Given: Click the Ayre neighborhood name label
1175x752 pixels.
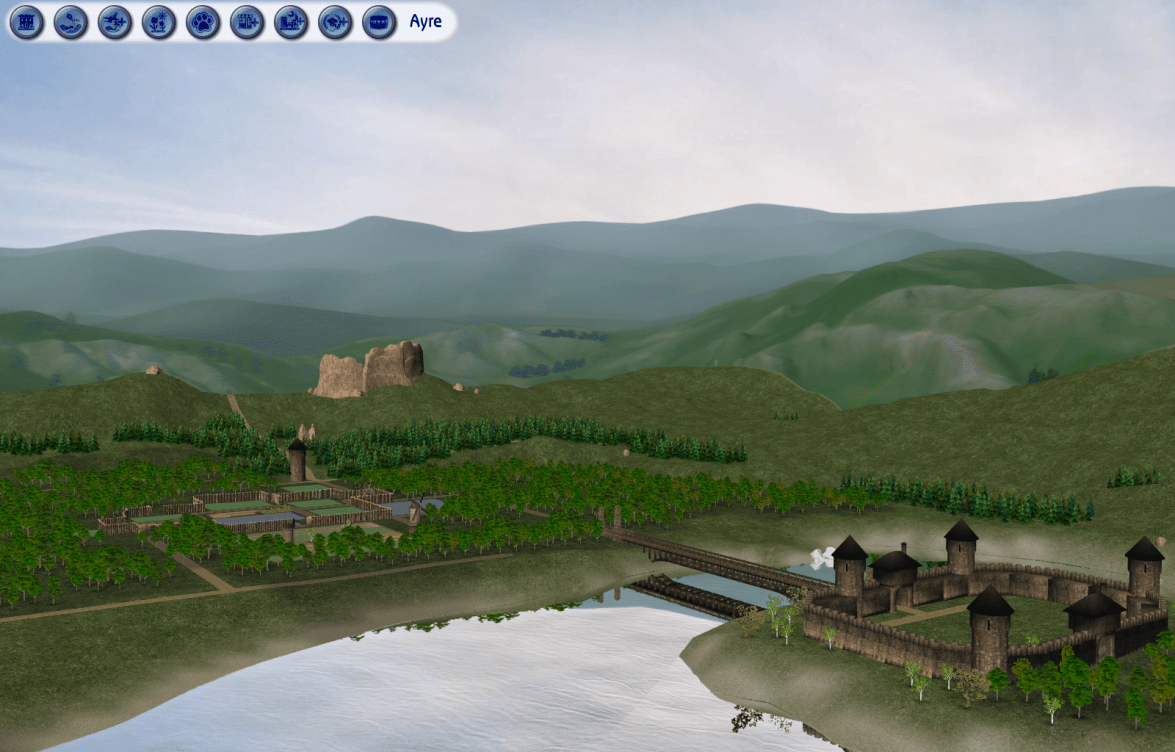Looking at the screenshot, I should coord(426,22).
